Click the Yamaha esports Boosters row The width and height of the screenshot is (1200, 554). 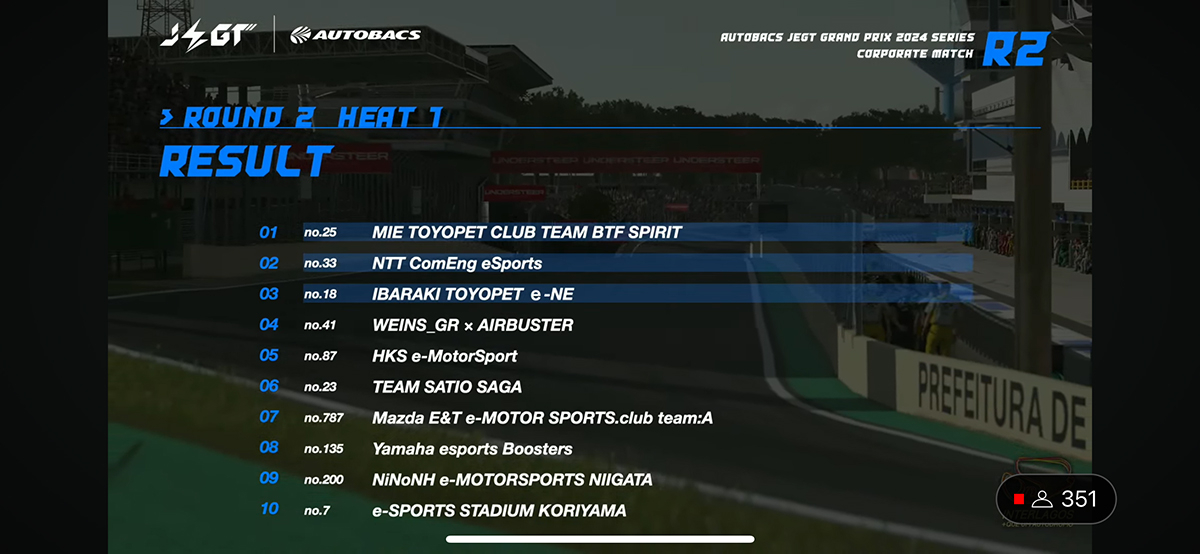472,449
